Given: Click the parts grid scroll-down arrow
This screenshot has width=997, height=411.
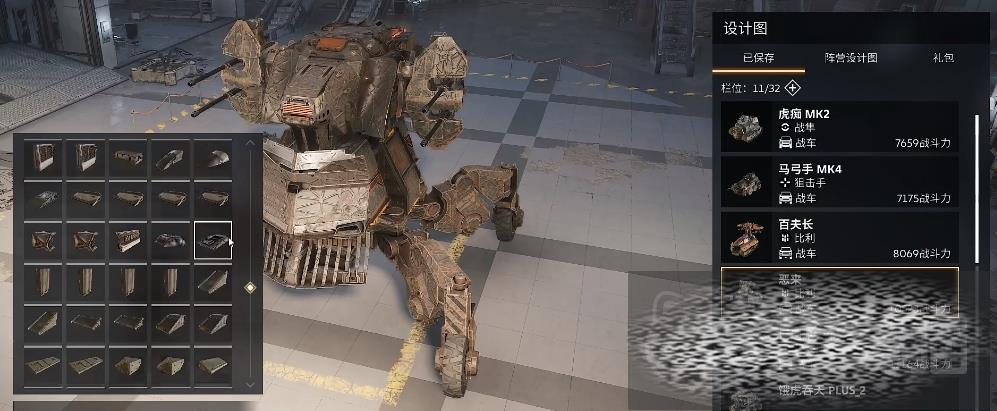Looking at the screenshot, I should pyautogui.click(x=250, y=383).
